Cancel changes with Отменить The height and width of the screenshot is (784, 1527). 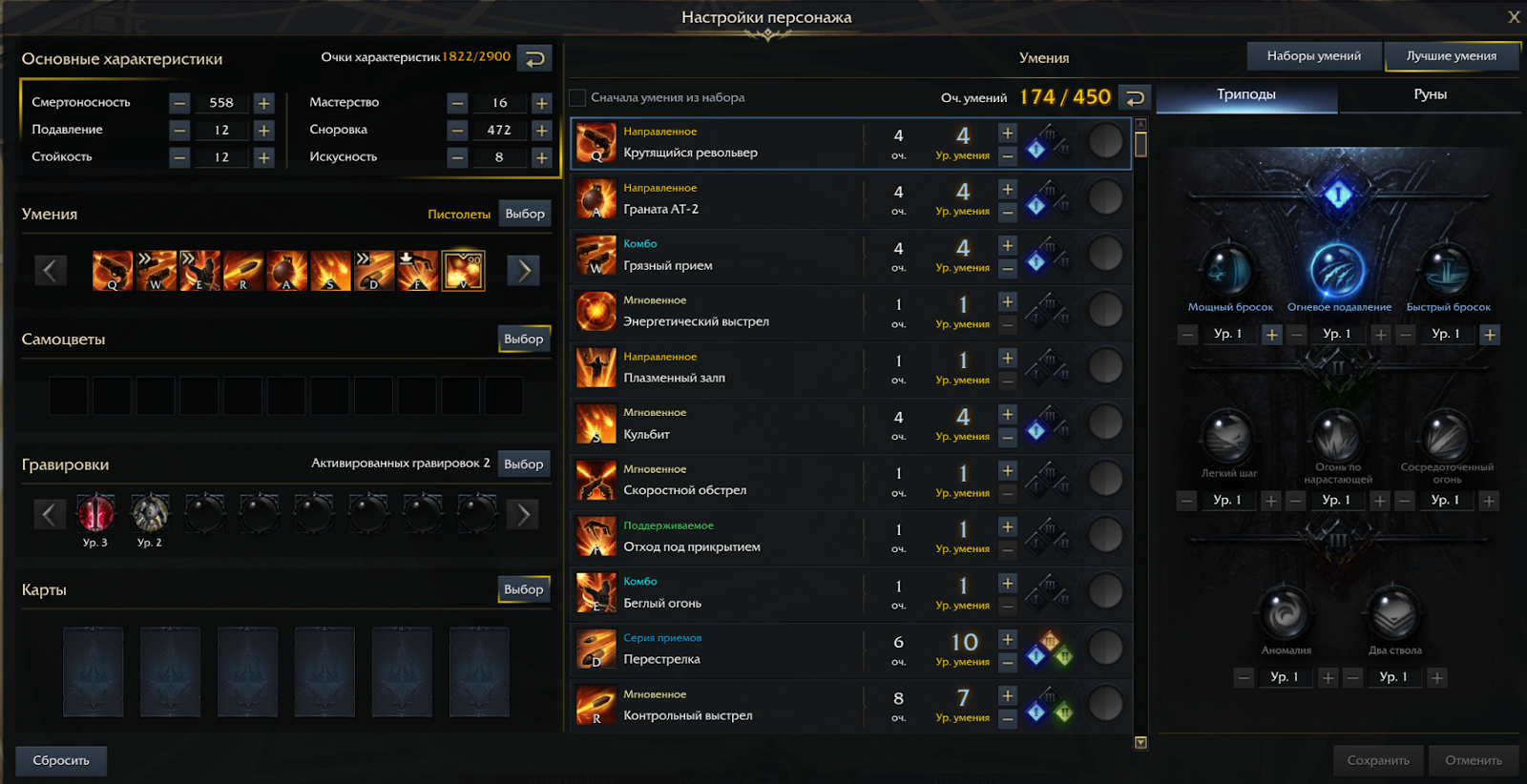1473,760
